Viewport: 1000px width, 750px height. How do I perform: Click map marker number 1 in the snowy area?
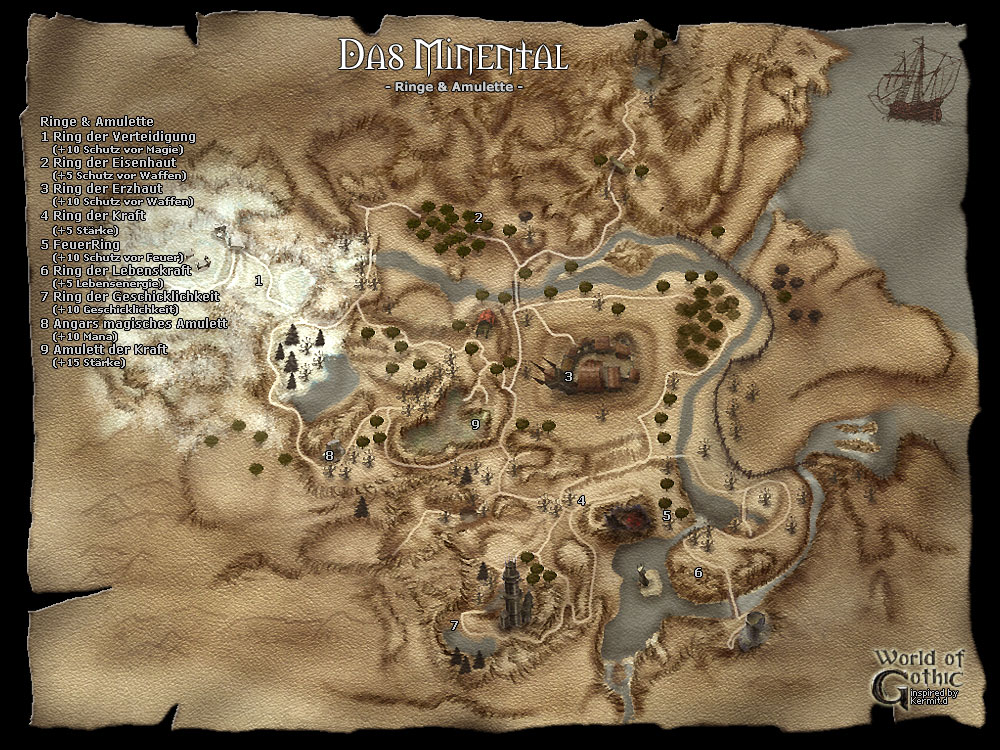(258, 280)
